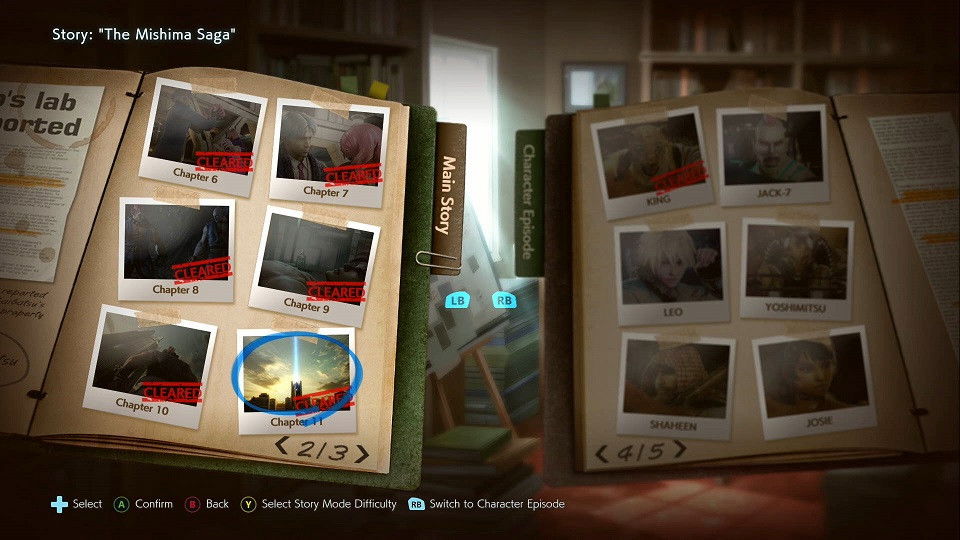Open the Chapter 7 story photo
The width and height of the screenshot is (960, 540).
pos(328,147)
